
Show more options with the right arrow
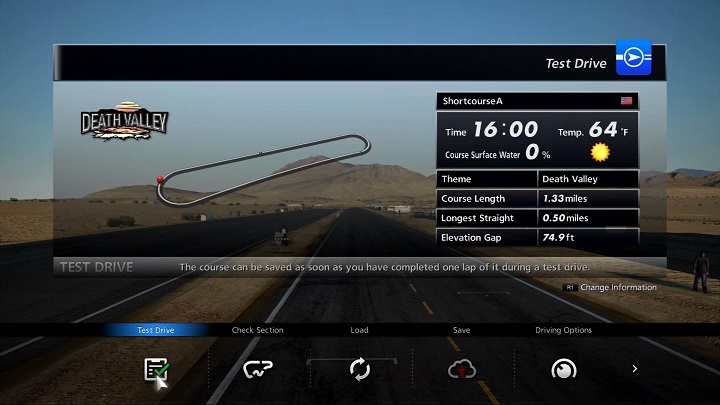pos(634,369)
